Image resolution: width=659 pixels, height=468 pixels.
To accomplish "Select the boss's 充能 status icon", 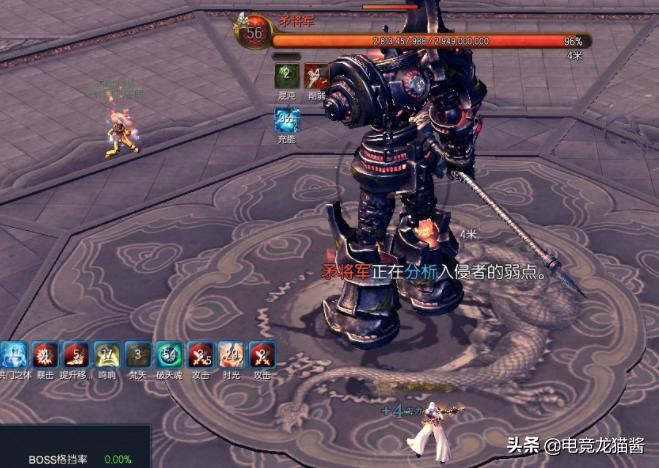I will 287,122.
